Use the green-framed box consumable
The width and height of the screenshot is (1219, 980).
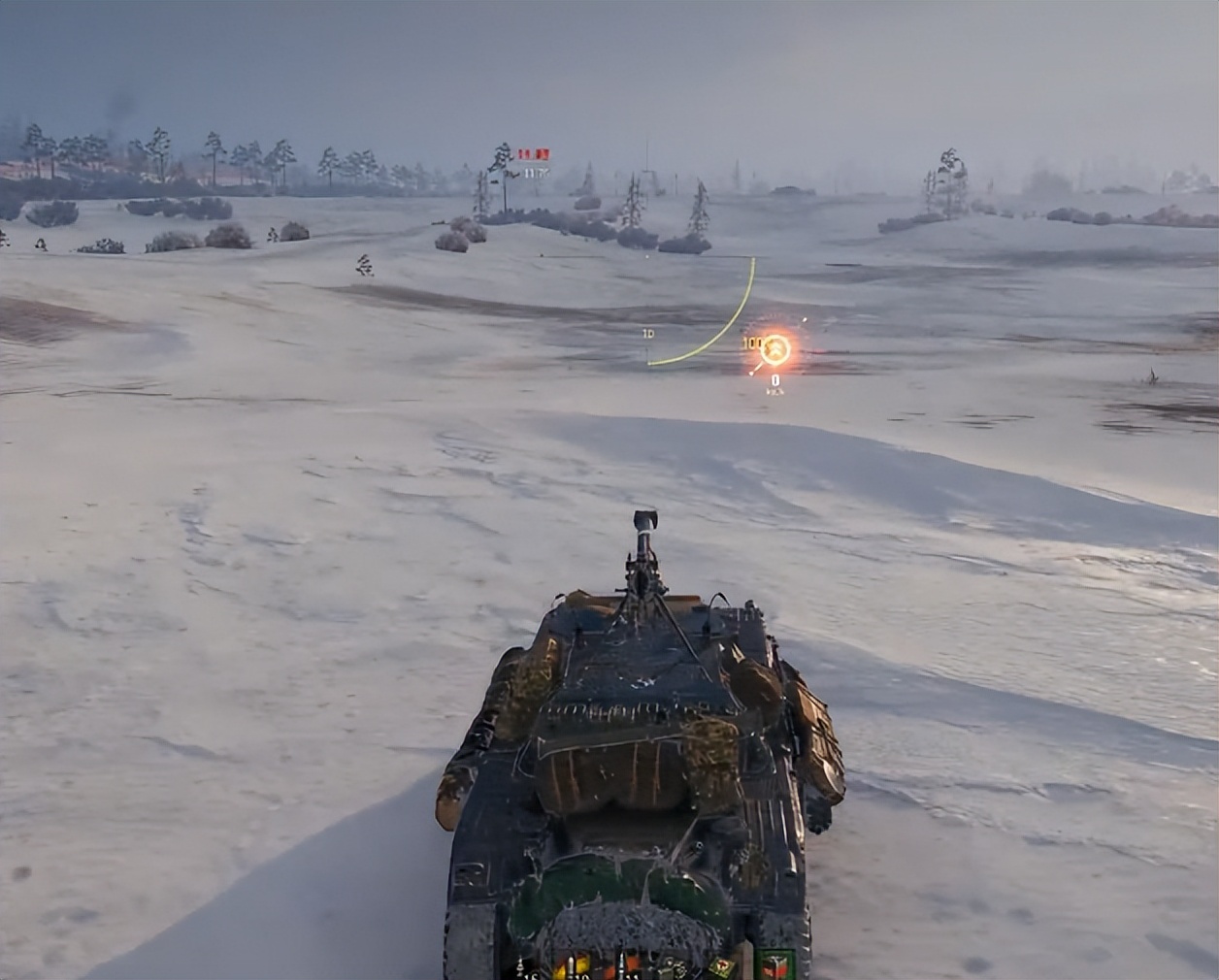775,966
